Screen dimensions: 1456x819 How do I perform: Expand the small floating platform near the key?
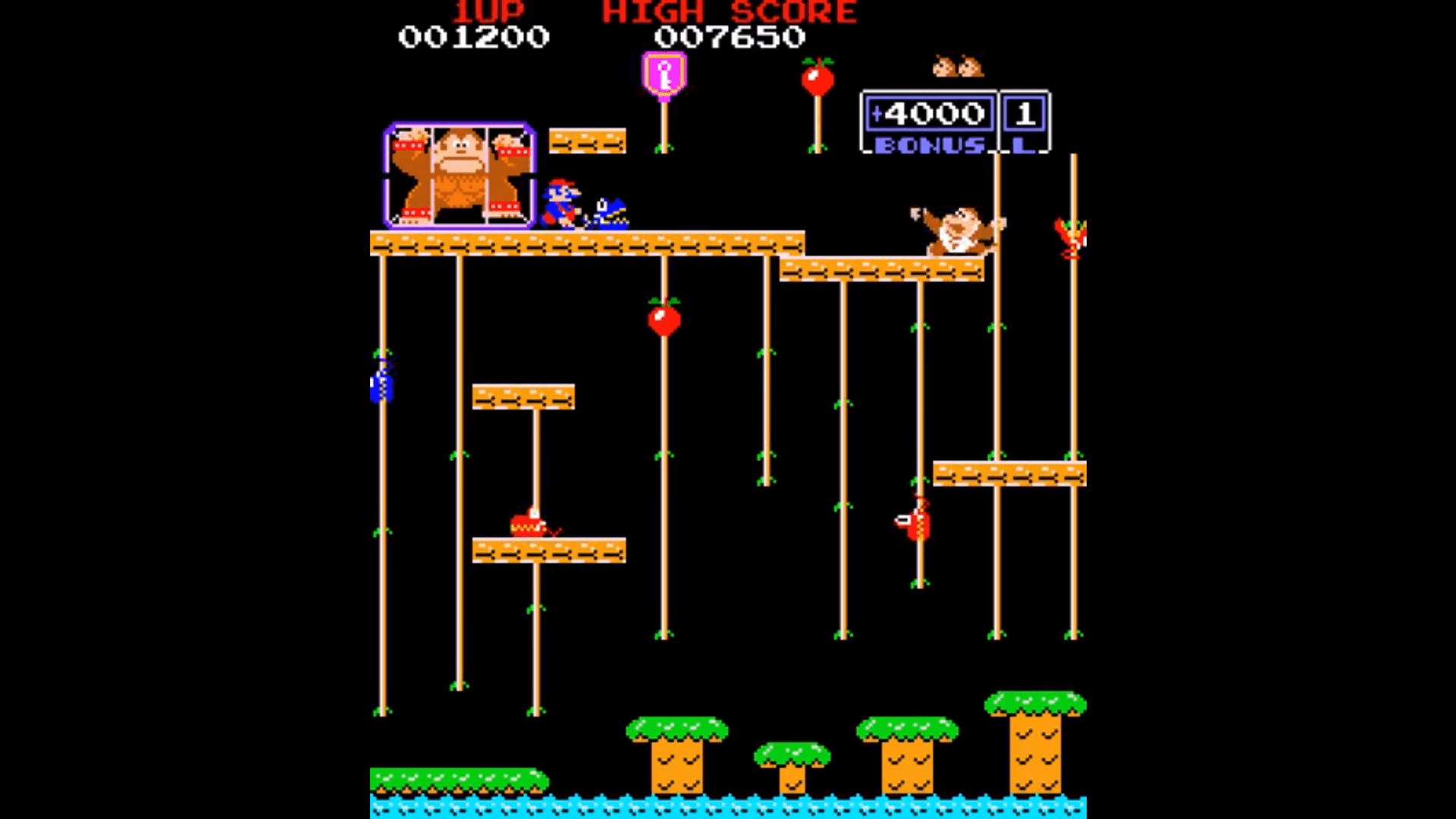click(x=587, y=140)
